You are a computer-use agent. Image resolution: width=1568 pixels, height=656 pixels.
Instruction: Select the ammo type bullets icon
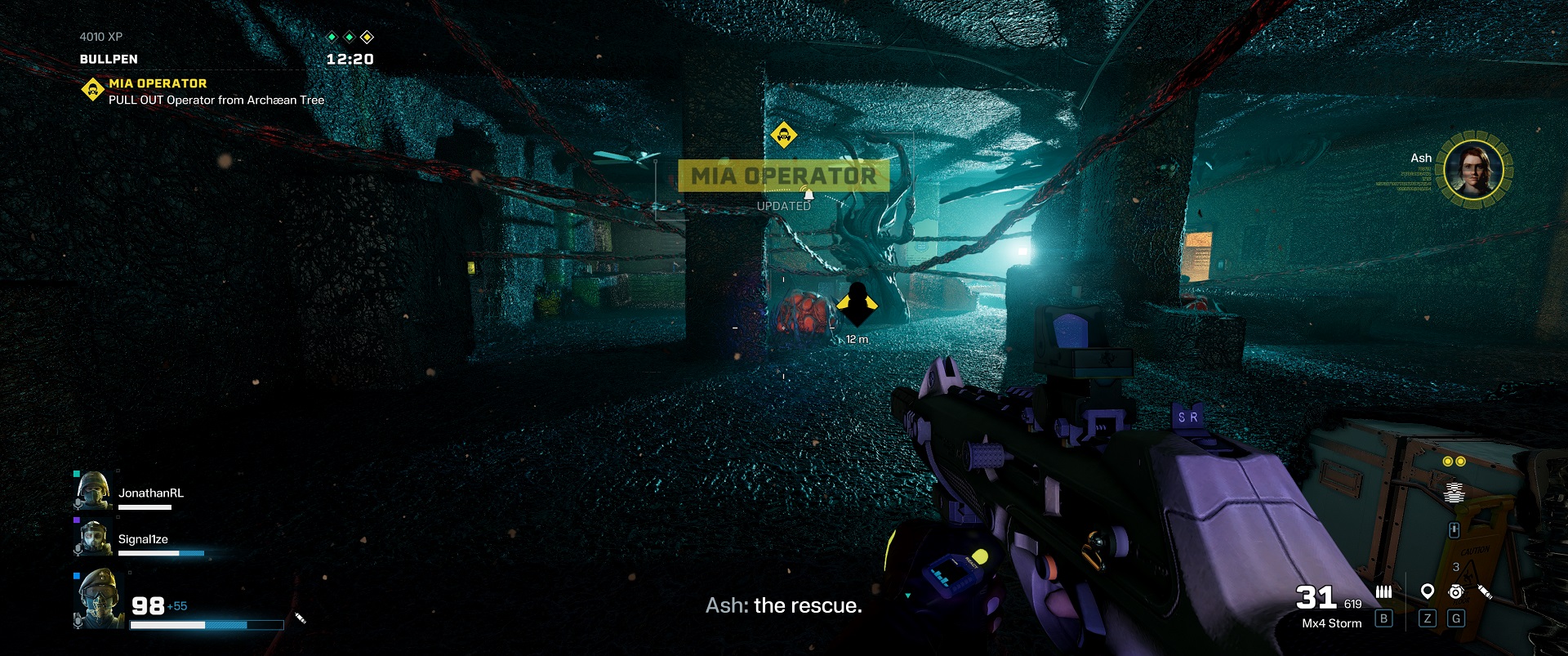coord(1383,592)
